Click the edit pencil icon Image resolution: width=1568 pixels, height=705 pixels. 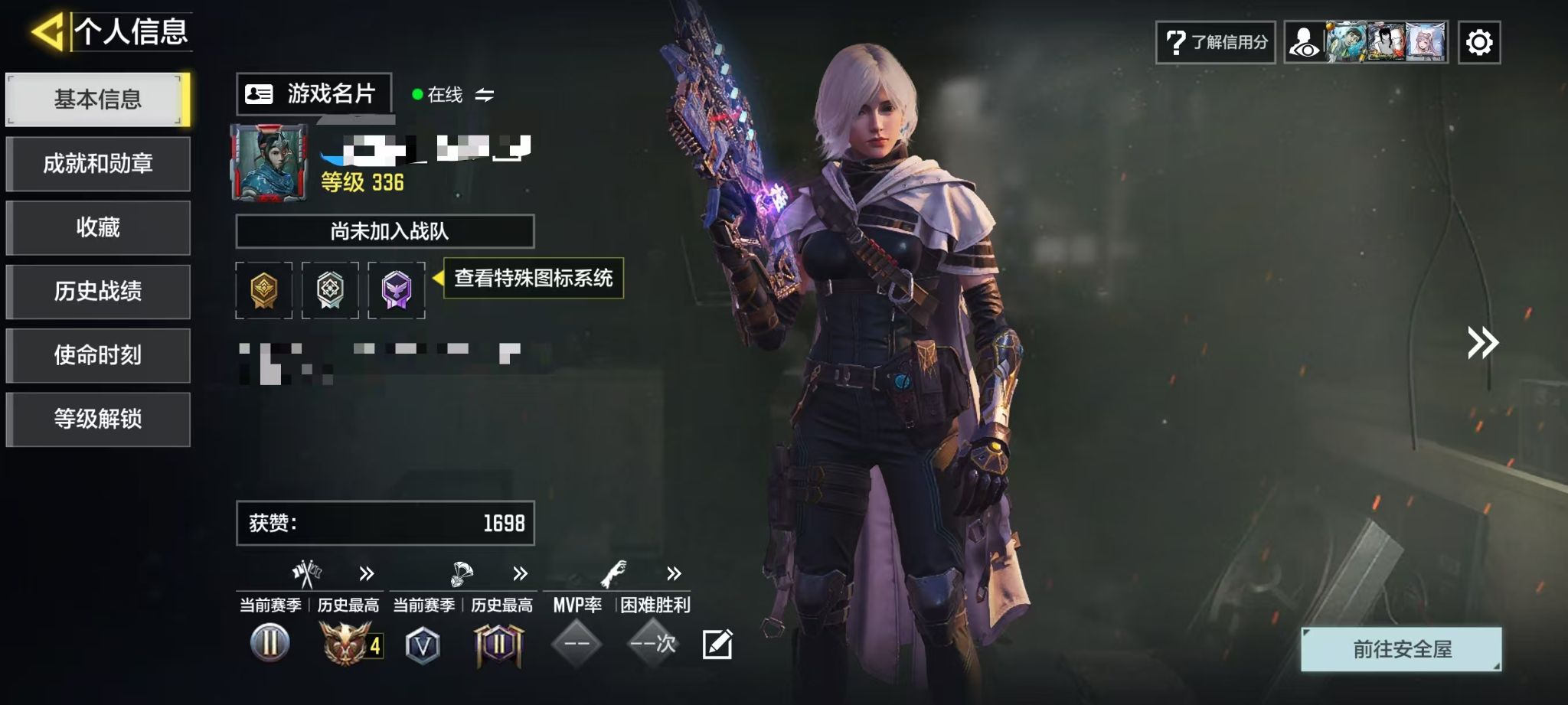[x=717, y=645]
